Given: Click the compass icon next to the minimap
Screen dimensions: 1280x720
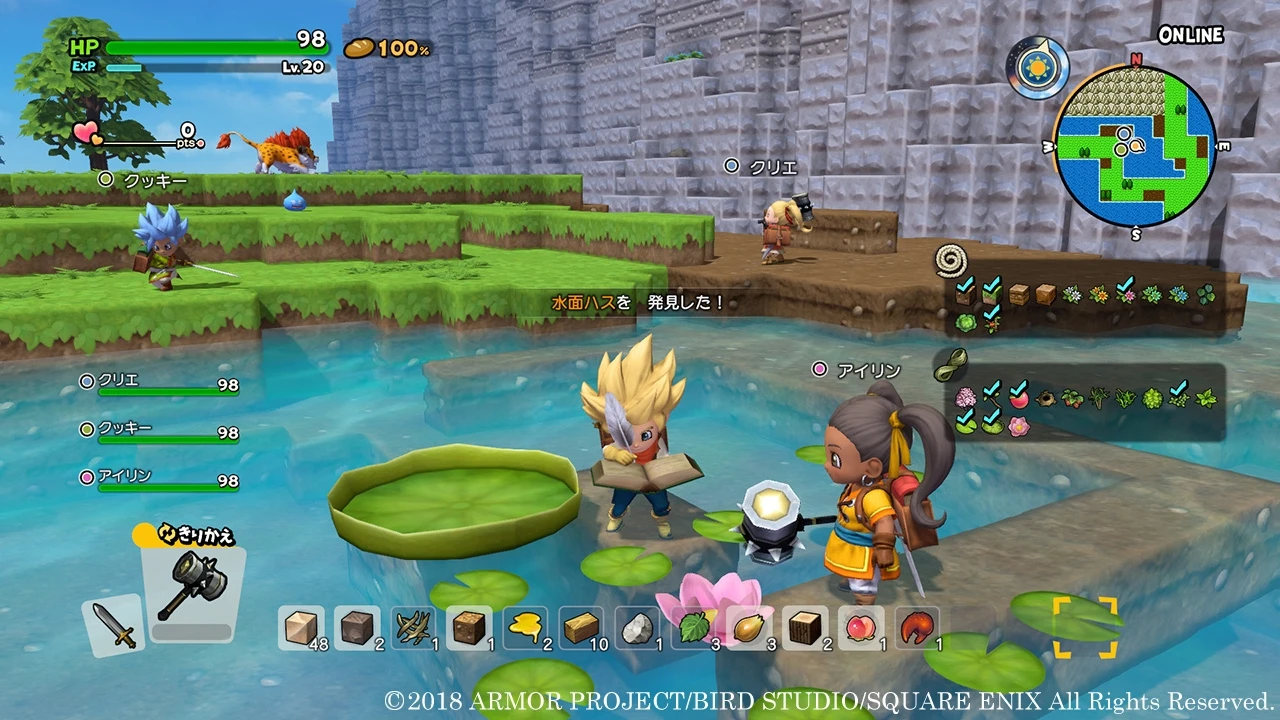Looking at the screenshot, I should click(1037, 67).
